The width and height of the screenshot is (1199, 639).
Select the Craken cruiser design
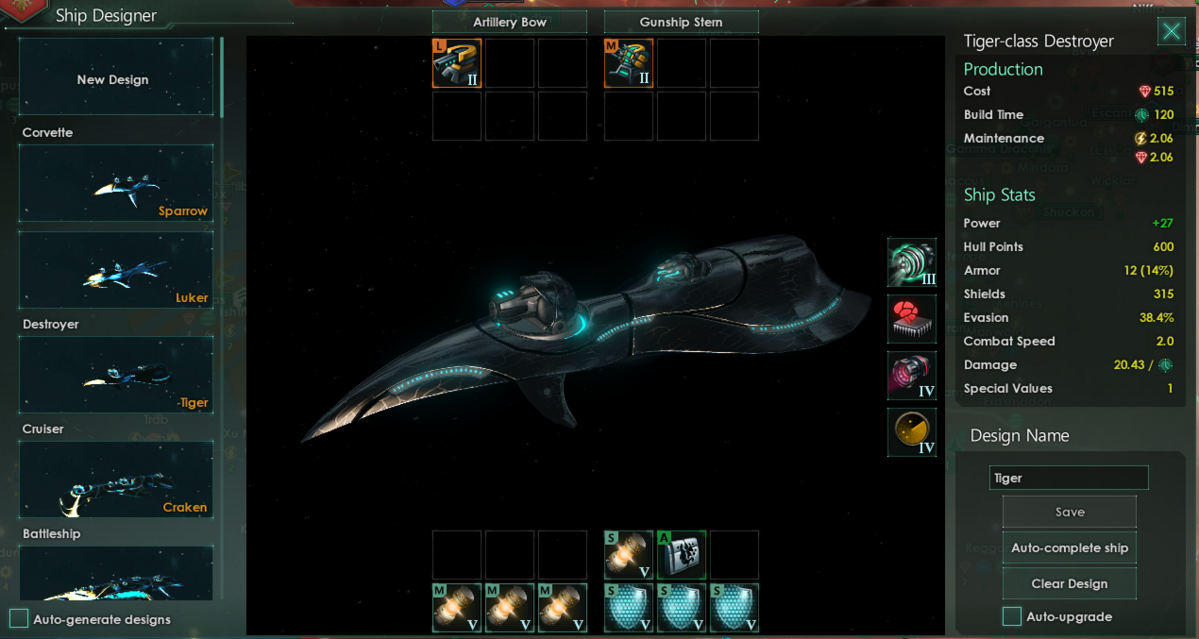click(115, 481)
